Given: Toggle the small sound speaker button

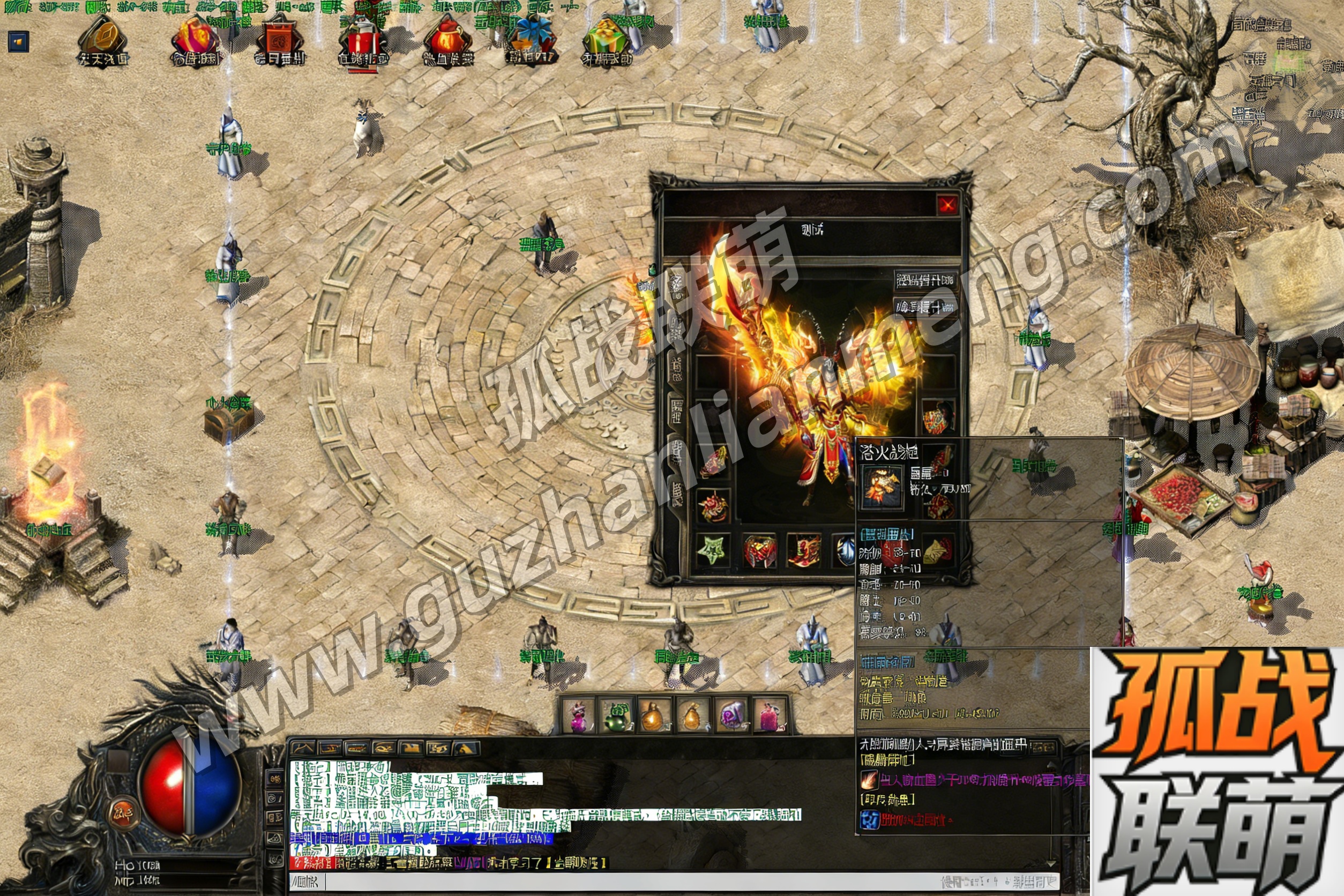Looking at the screenshot, I should coord(18,42).
